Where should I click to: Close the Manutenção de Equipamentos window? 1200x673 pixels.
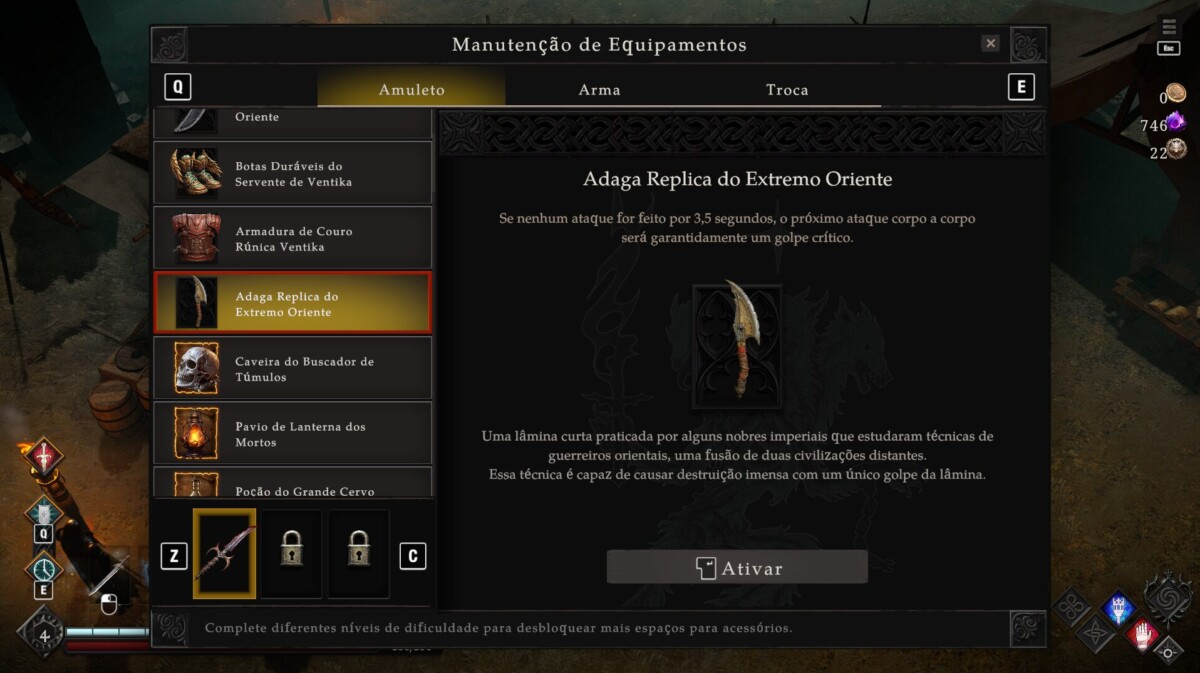click(990, 44)
